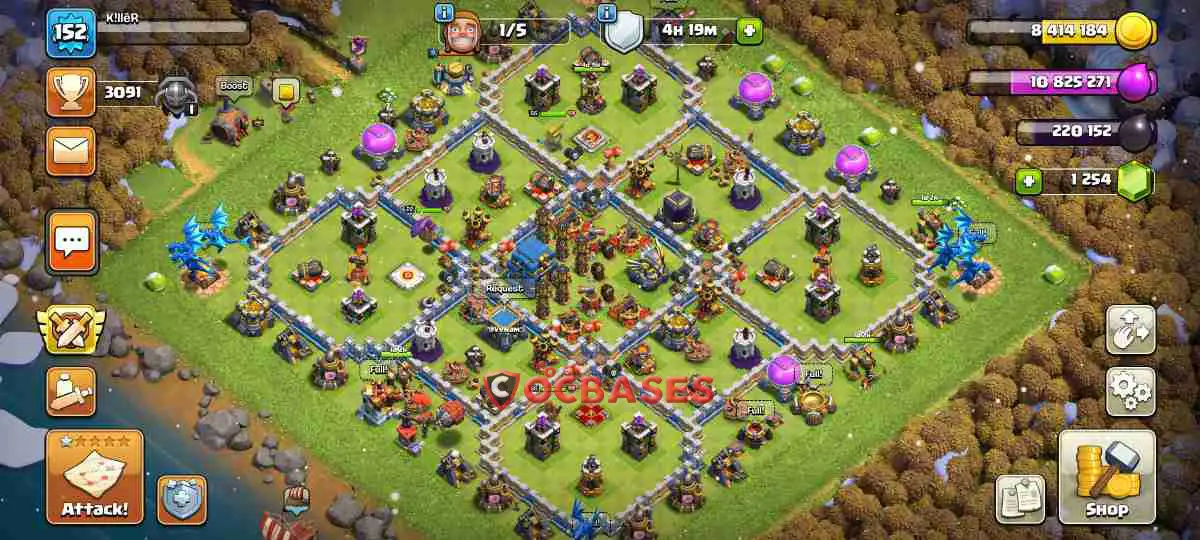
Task: Open the settings gears menu
Action: (1130, 391)
